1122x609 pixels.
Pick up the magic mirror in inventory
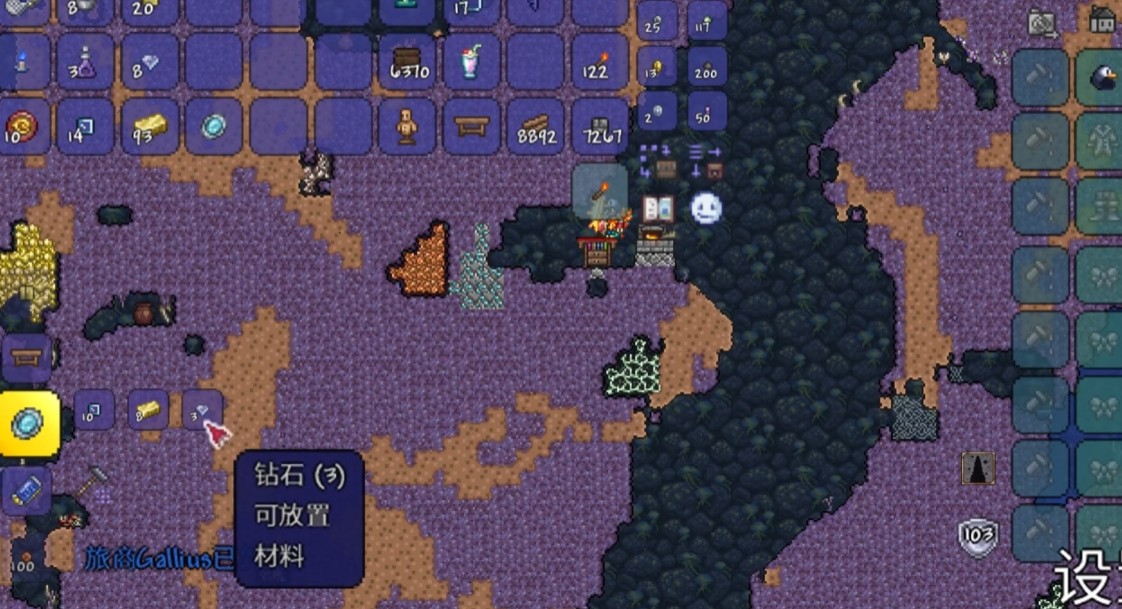click(214, 126)
